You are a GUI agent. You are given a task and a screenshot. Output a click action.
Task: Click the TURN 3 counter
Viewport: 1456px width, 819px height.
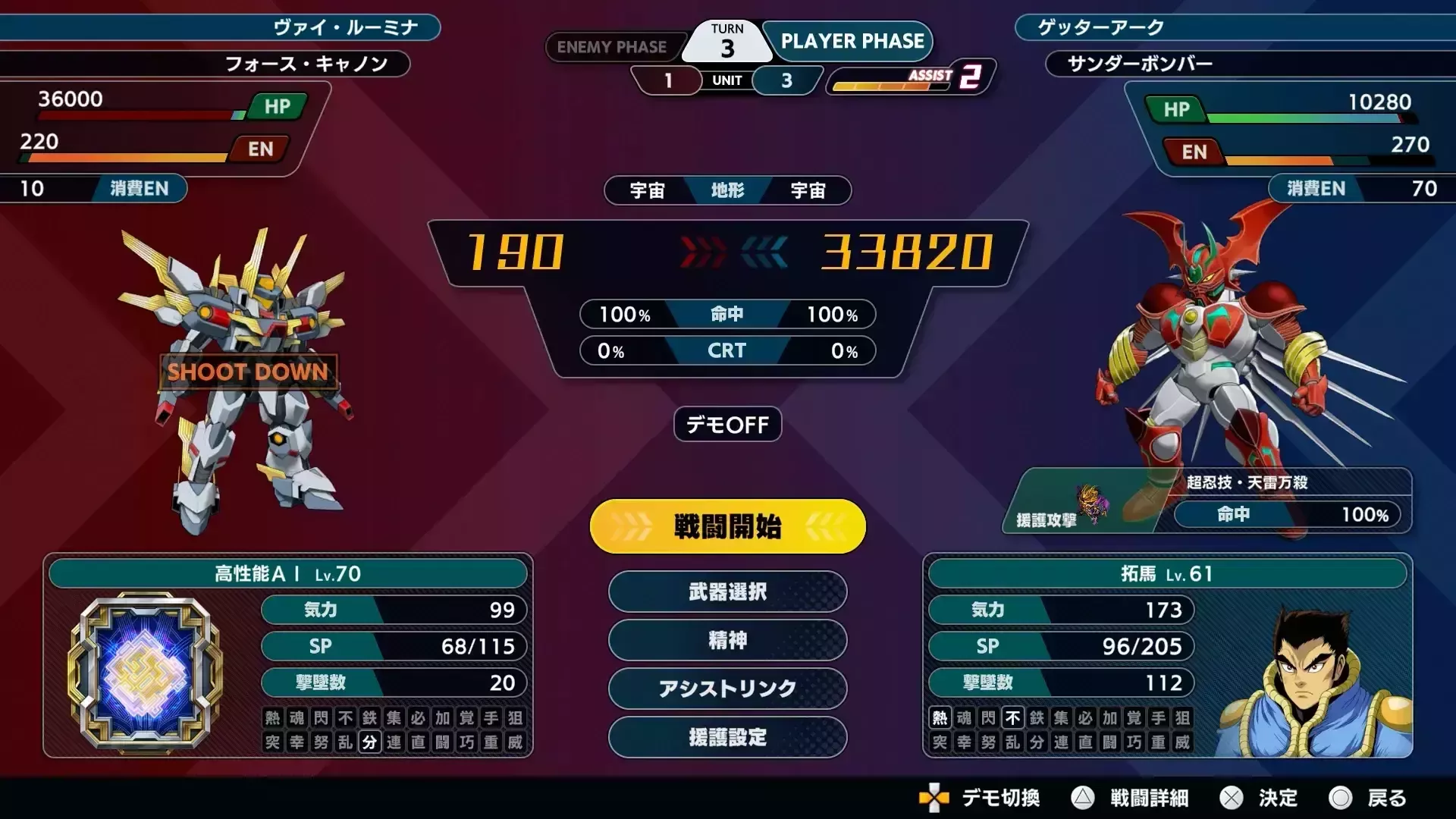click(x=726, y=39)
